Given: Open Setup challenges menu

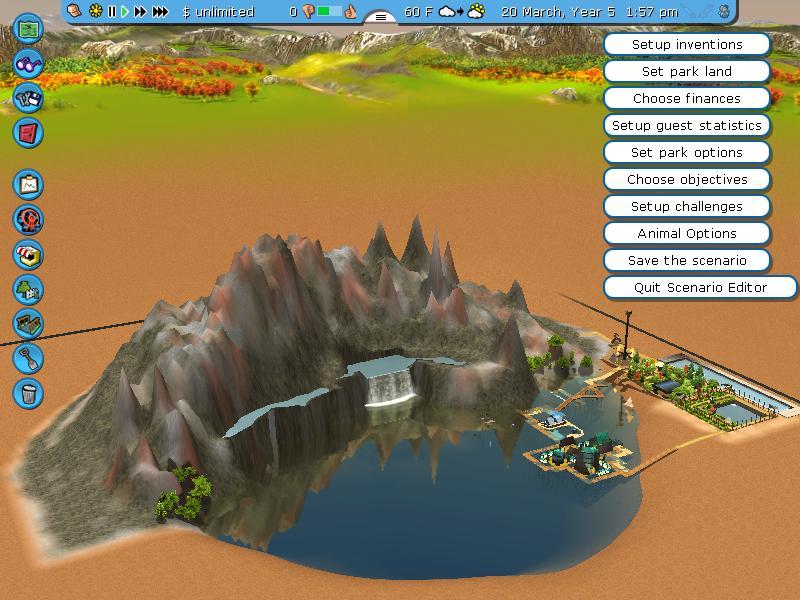Looking at the screenshot, I should point(687,207).
